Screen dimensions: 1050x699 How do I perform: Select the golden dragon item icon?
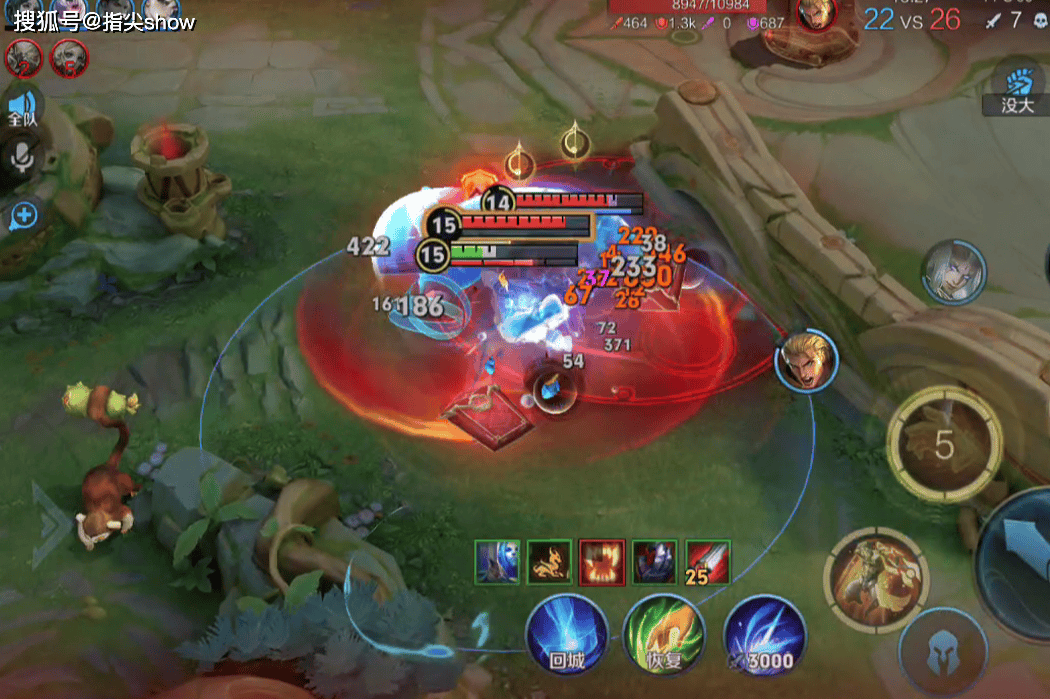549,561
